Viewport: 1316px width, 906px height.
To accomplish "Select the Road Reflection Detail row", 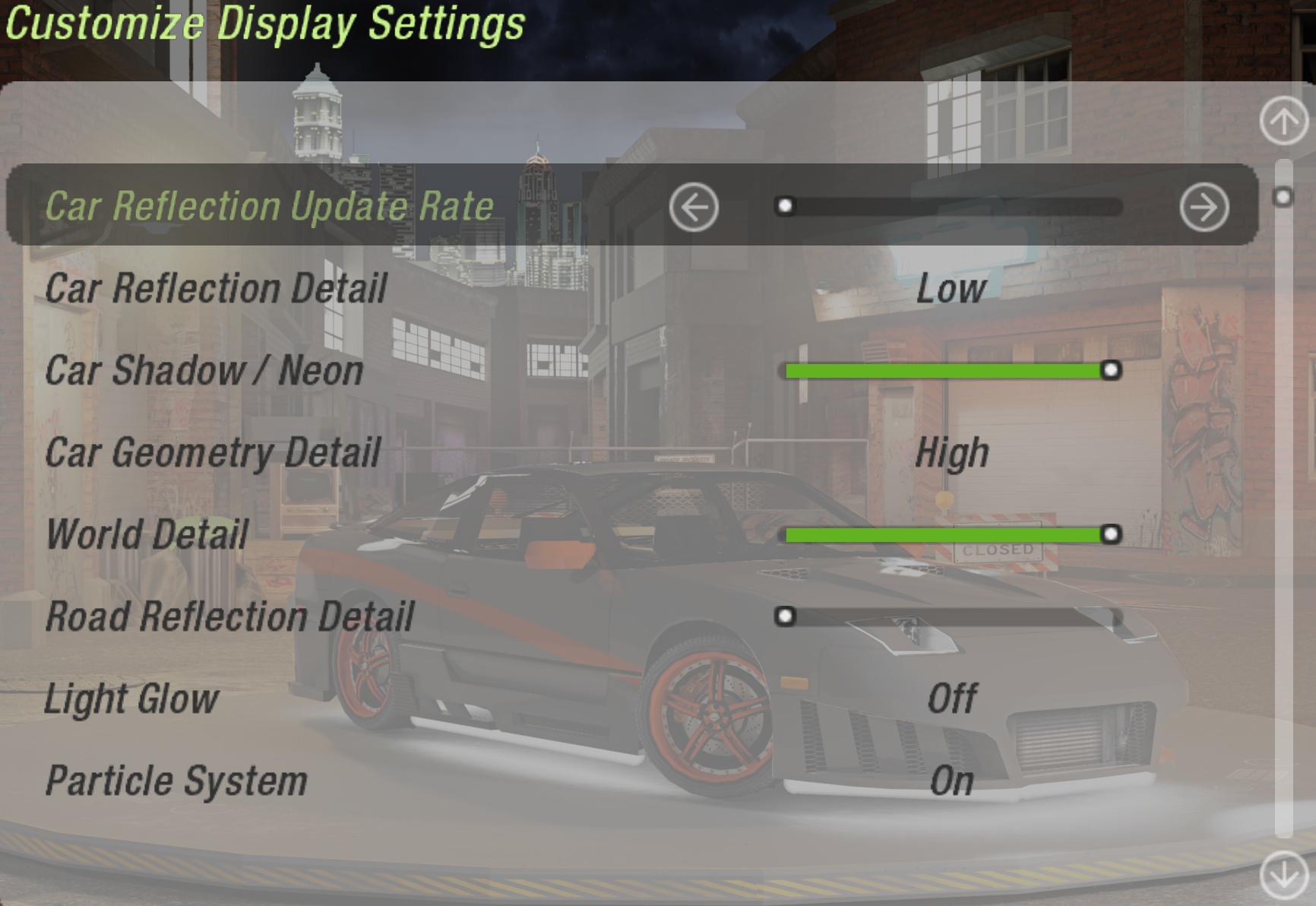I will (229, 616).
